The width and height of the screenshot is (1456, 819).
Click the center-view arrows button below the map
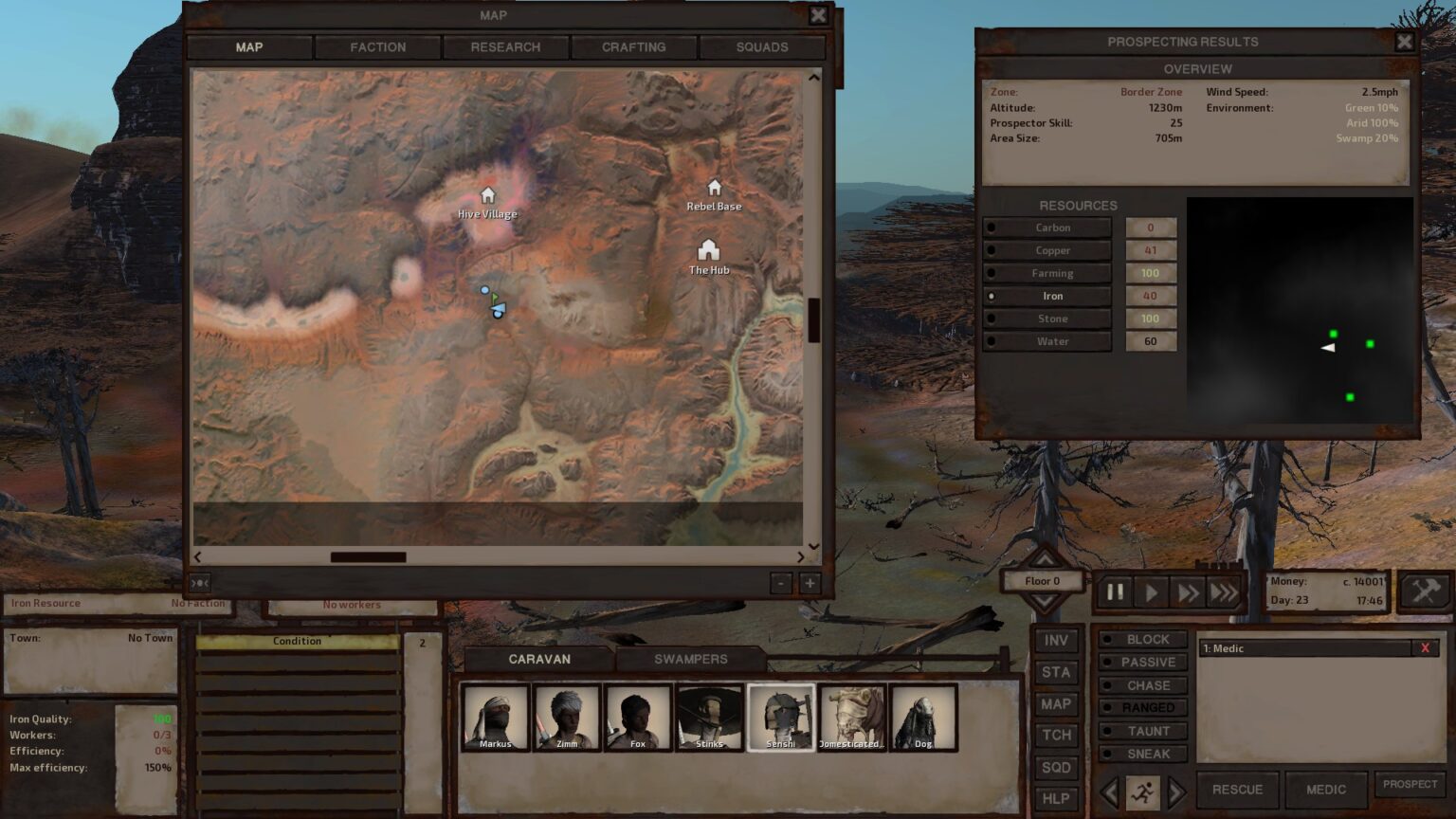(x=200, y=583)
